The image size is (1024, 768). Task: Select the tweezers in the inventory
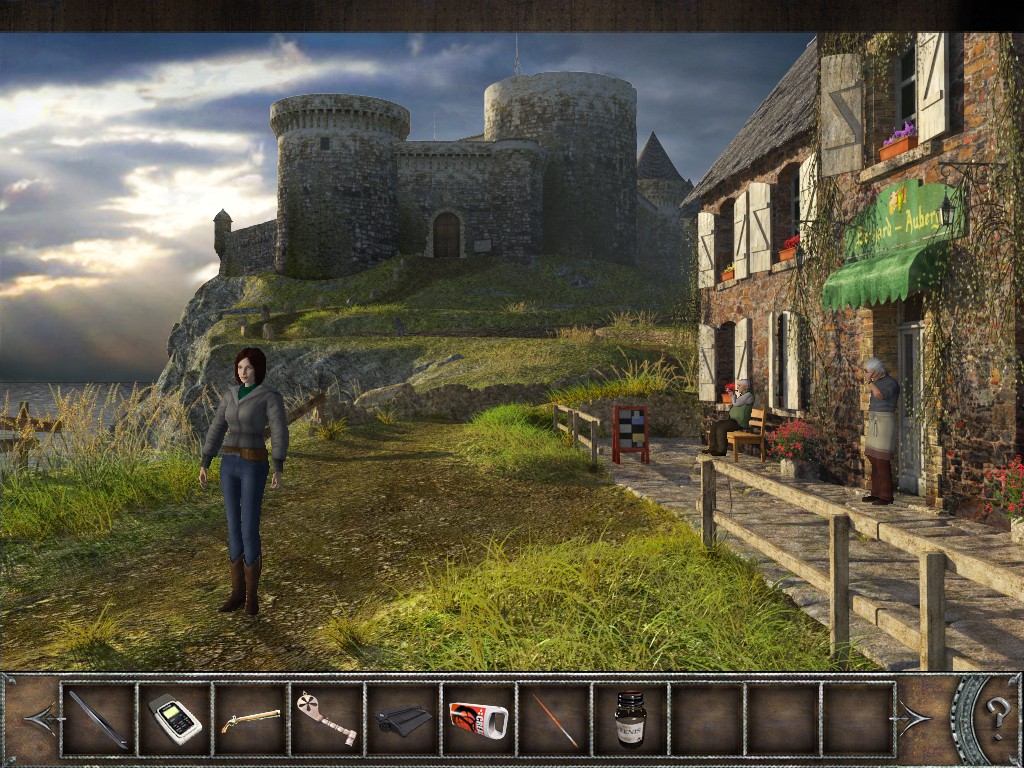pyautogui.click(x=98, y=719)
